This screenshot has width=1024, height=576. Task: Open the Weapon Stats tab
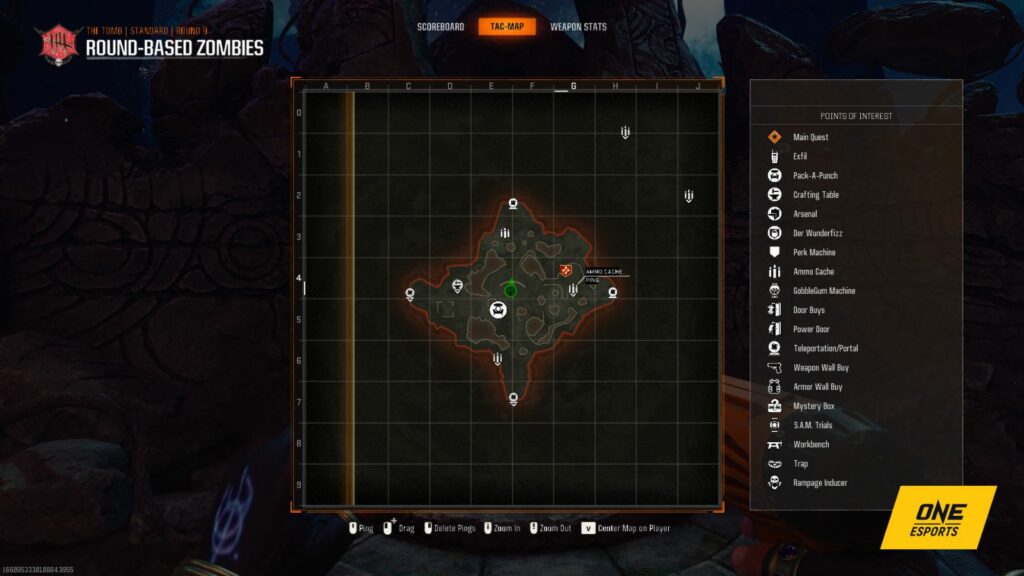click(578, 27)
